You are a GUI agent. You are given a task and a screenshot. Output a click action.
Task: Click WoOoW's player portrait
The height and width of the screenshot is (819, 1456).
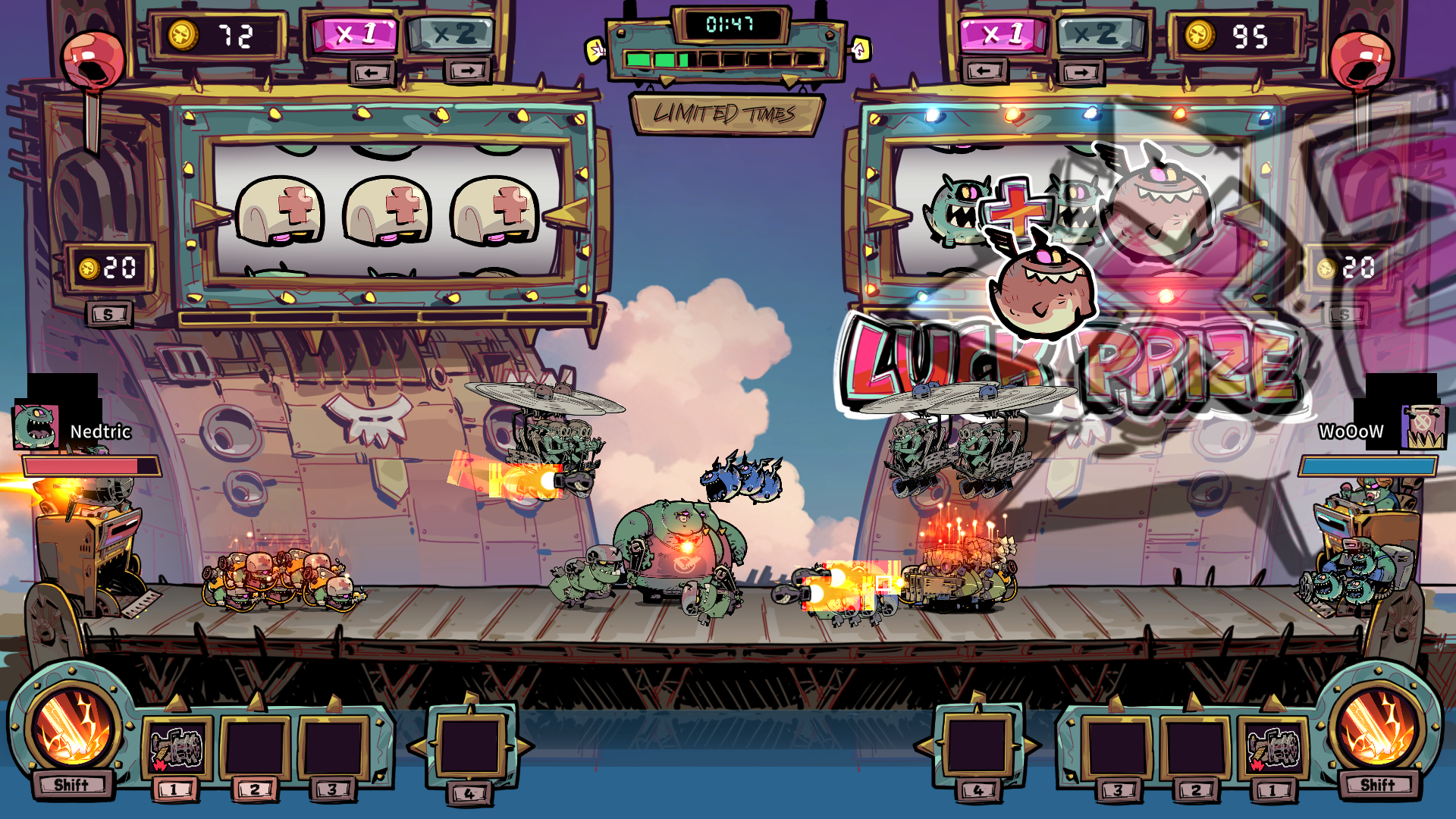coord(1423,427)
